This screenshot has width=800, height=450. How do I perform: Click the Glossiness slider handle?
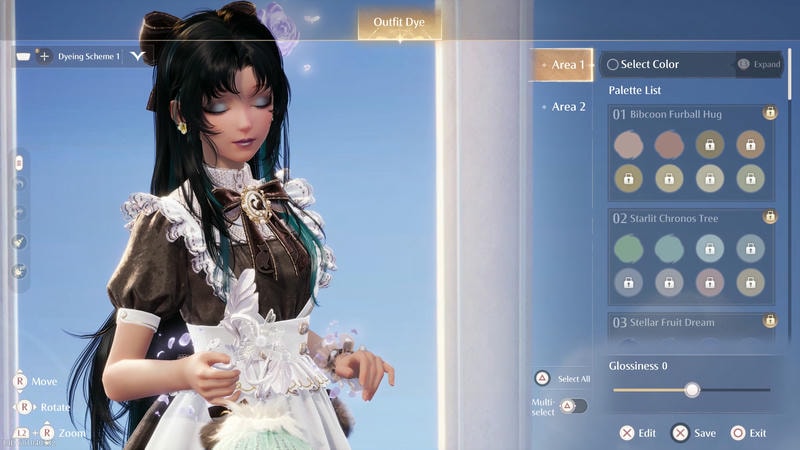click(692, 390)
